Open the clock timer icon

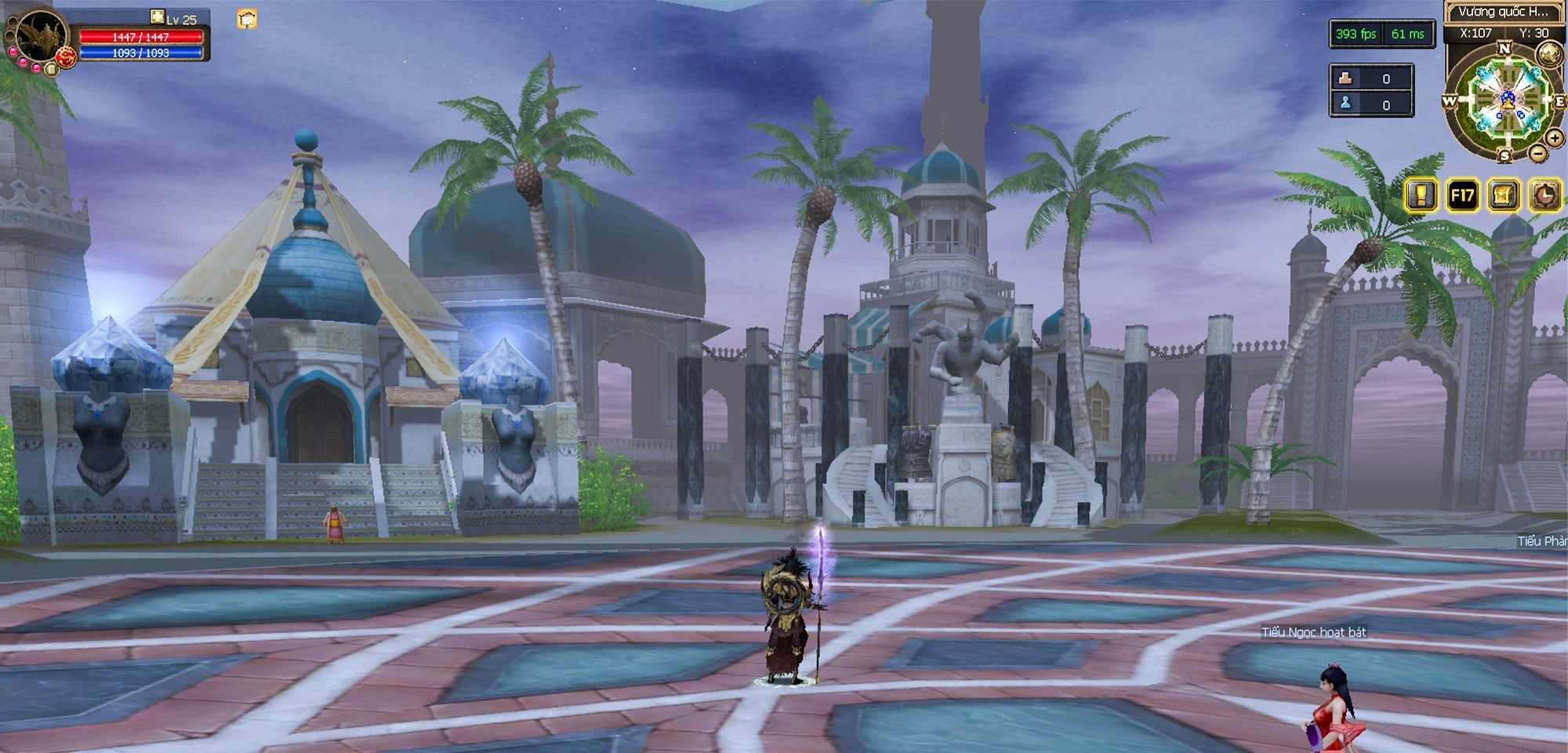(1544, 195)
